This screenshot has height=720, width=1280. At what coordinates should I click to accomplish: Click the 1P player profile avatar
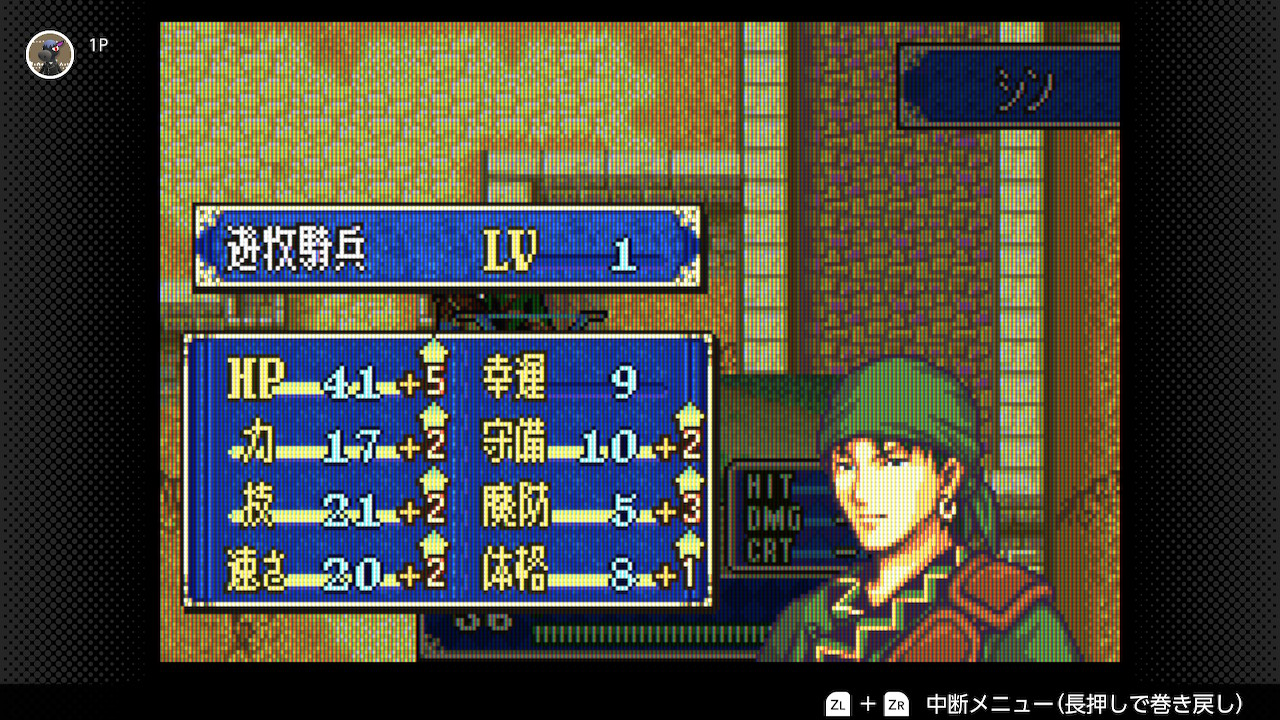pyautogui.click(x=50, y=54)
